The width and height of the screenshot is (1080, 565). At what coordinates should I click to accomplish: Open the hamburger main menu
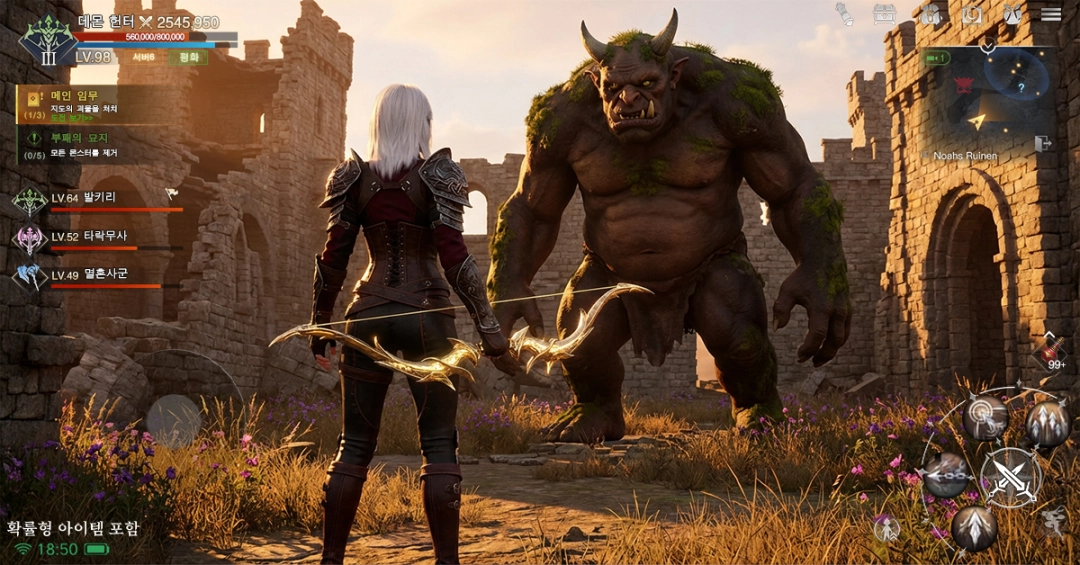[x=1051, y=14]
